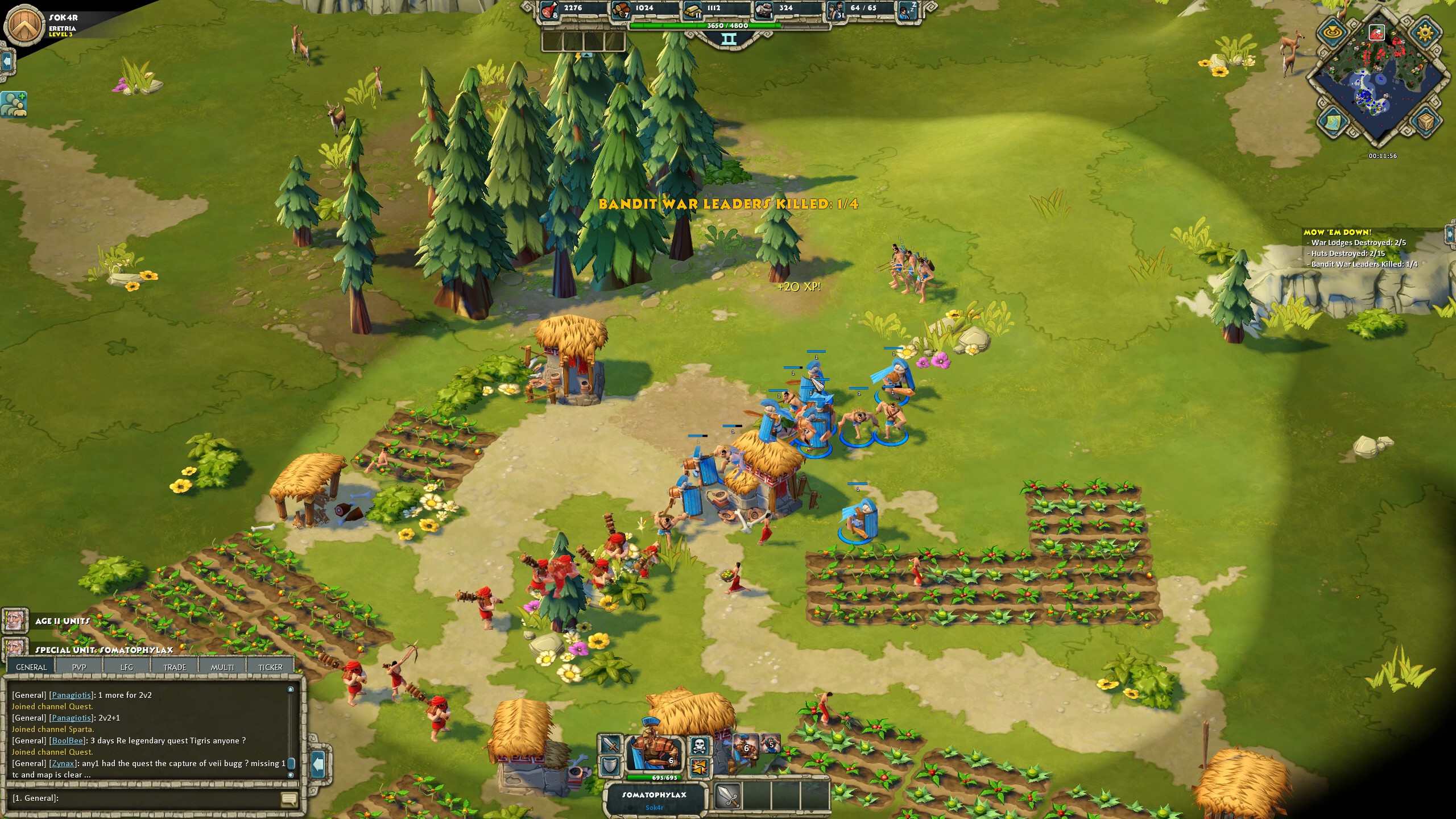Image resolution: width=1456 pixels, height=819 pixels.
Task: Click the idle villager button with Zz
Action: (x=908, y=10)
